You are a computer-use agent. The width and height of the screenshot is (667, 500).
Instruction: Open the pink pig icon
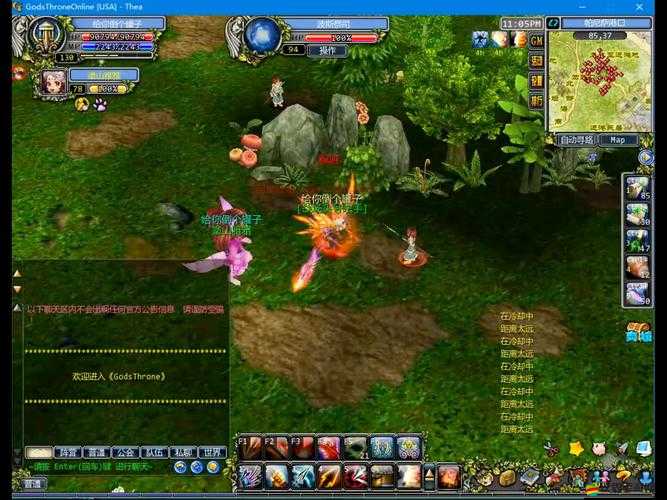click(x=599, y=449)
